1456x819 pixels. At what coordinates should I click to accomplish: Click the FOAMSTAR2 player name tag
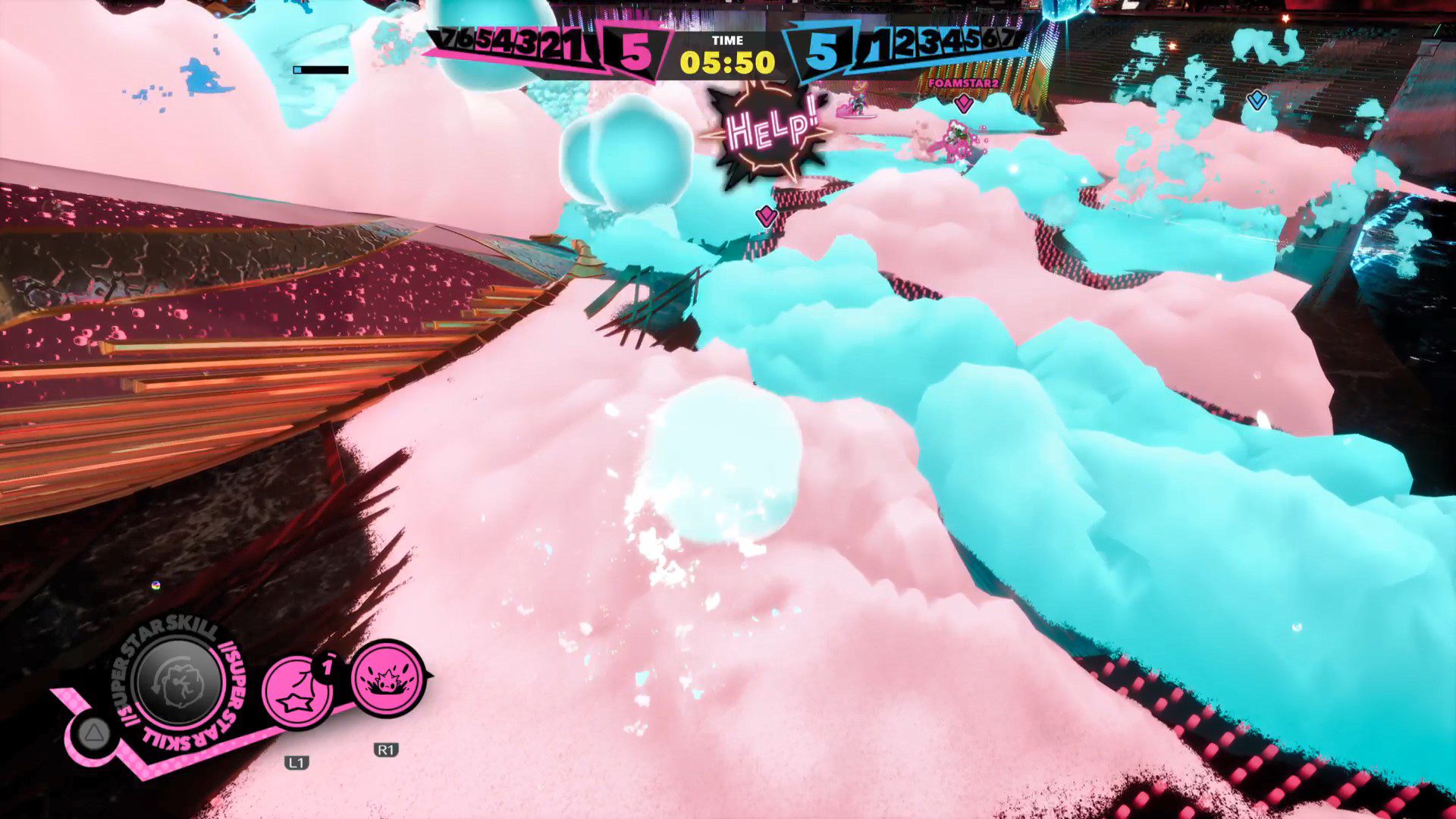(x=963, y=83)
